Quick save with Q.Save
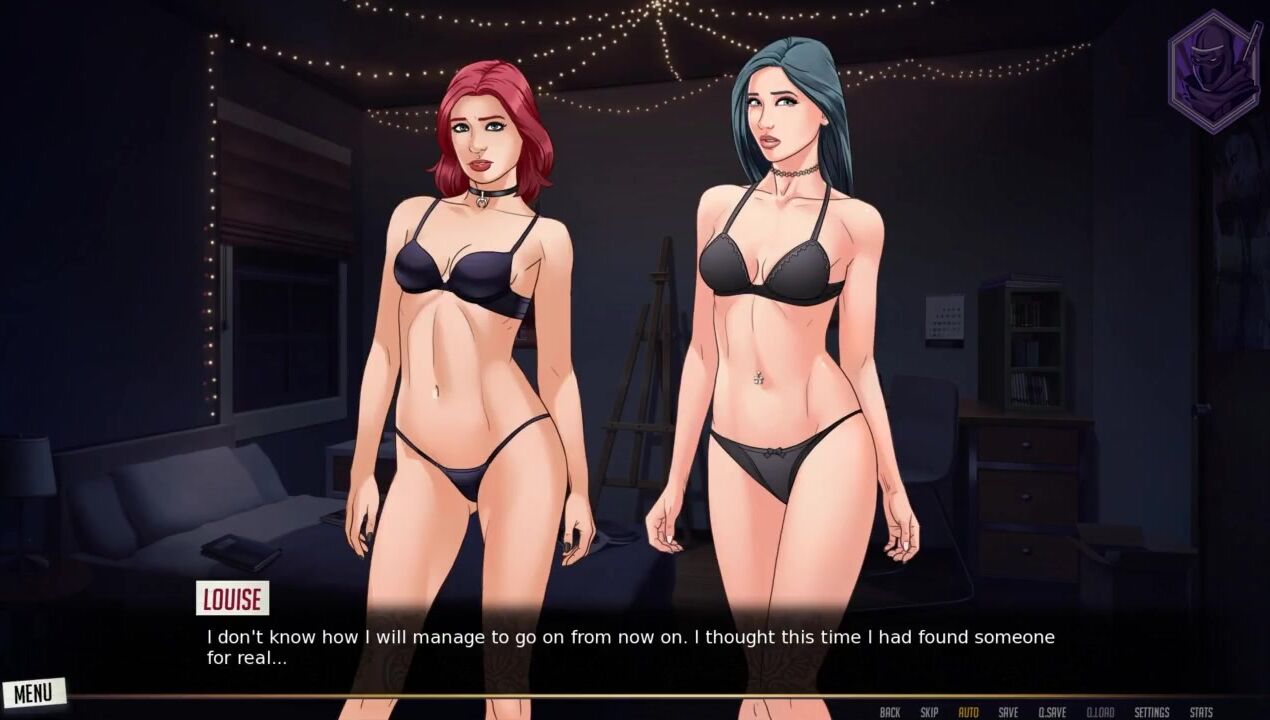 point(1051,712)
